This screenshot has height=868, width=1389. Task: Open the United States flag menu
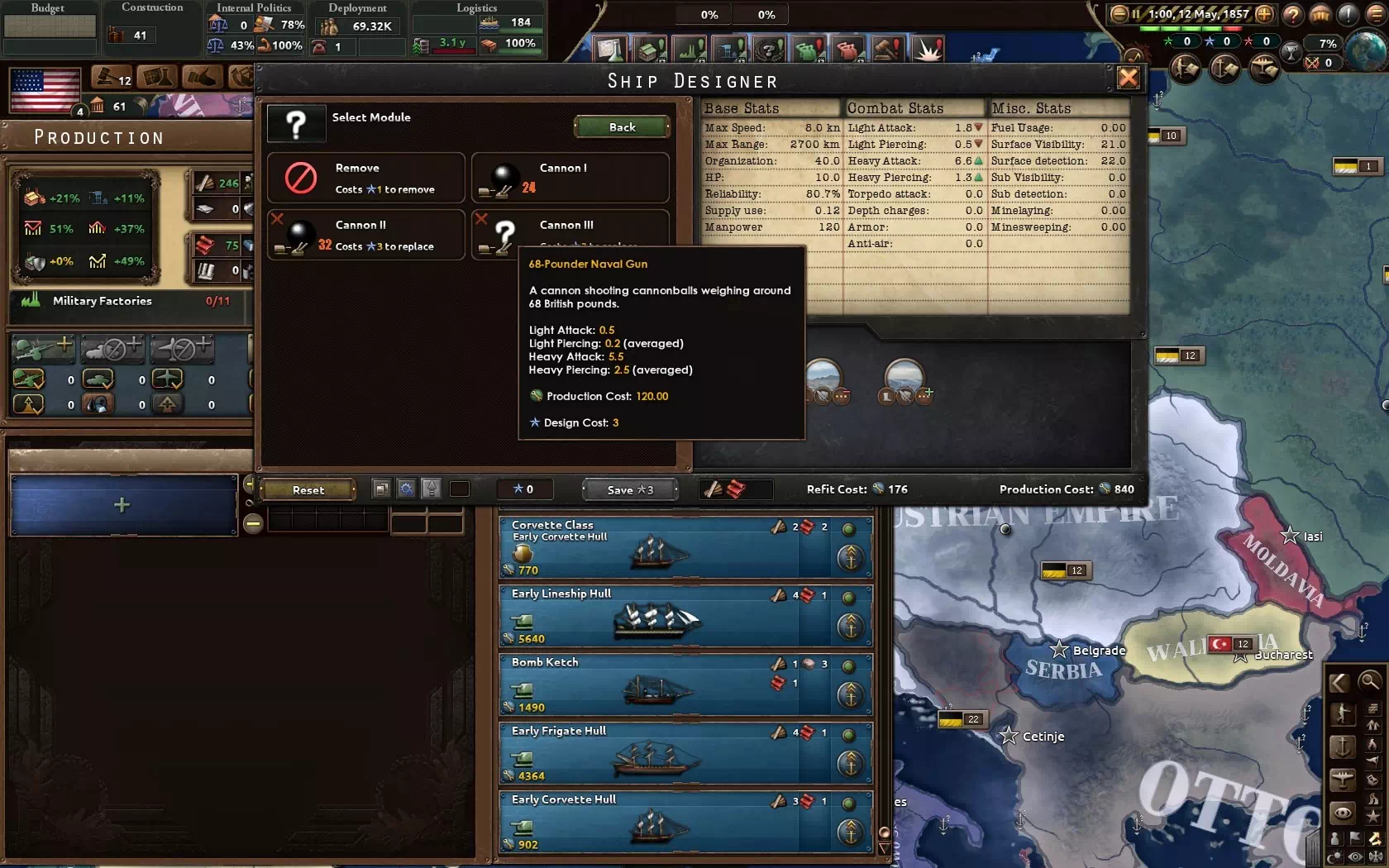click(x=45, y=89)
